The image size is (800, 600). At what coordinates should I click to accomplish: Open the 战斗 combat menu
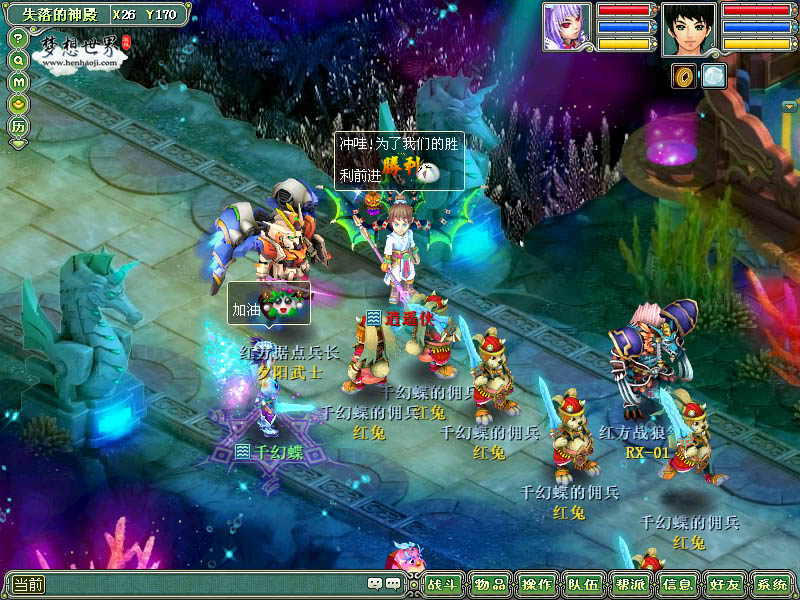(x=444, y=585)
